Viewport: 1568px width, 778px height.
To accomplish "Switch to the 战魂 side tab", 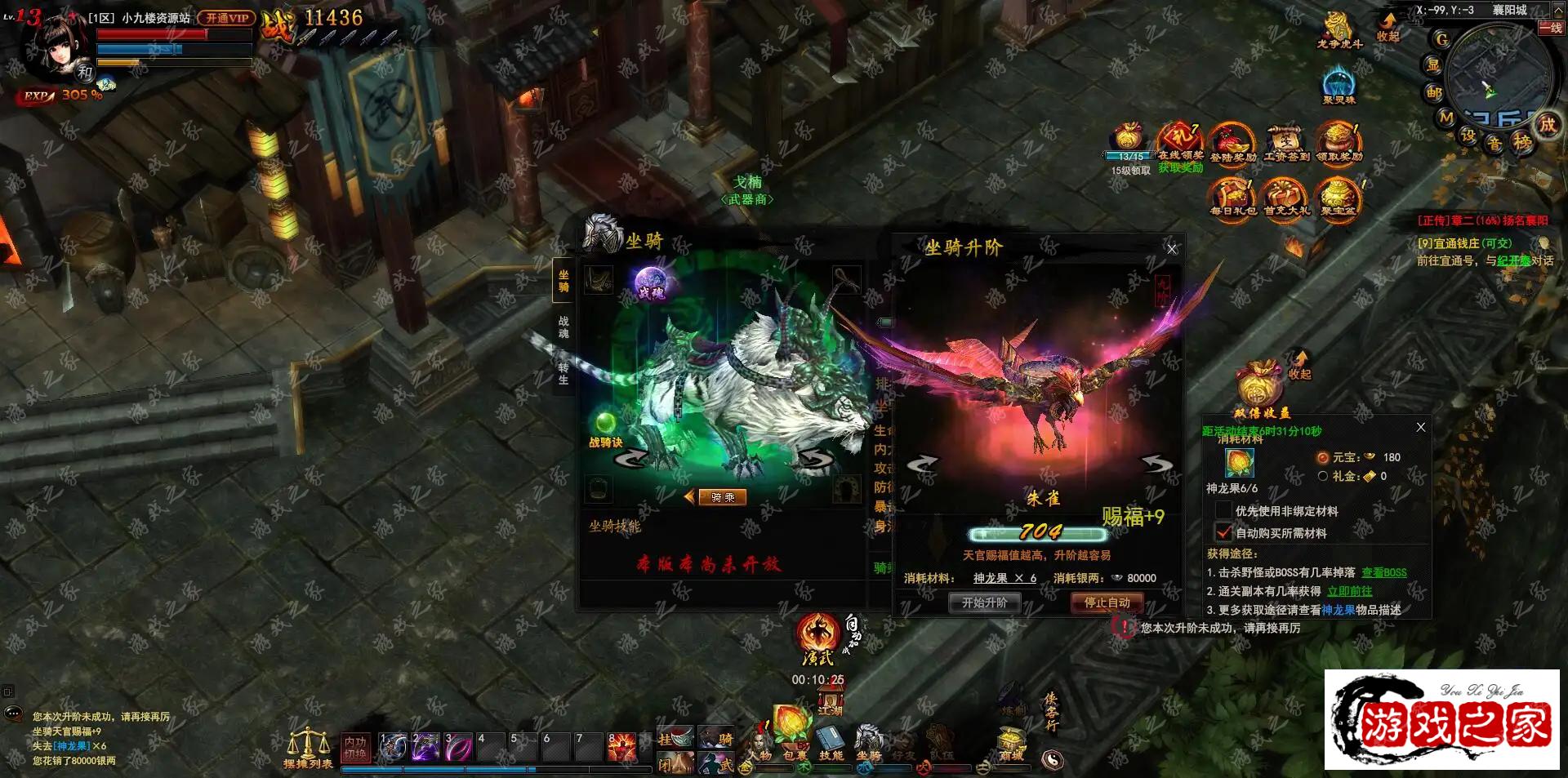I will (x=563, y=327).
